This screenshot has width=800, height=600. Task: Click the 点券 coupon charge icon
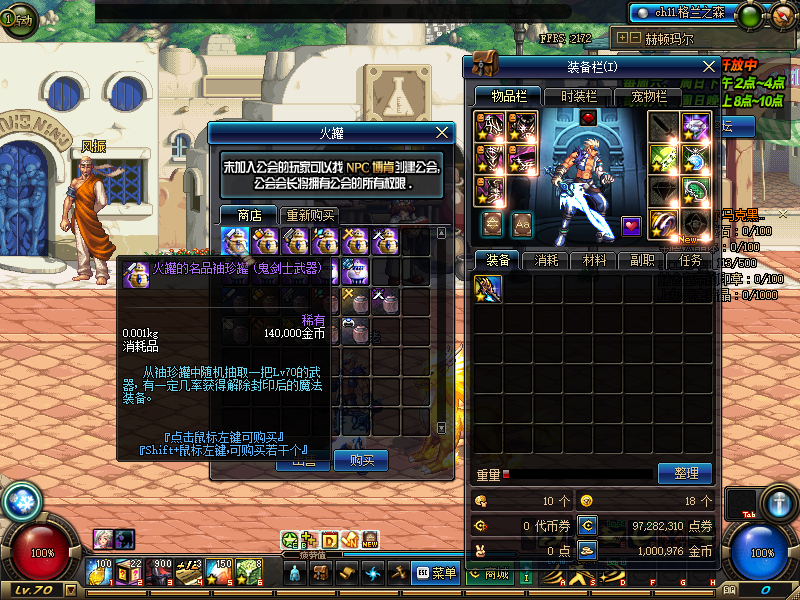(x=588, y=524)
